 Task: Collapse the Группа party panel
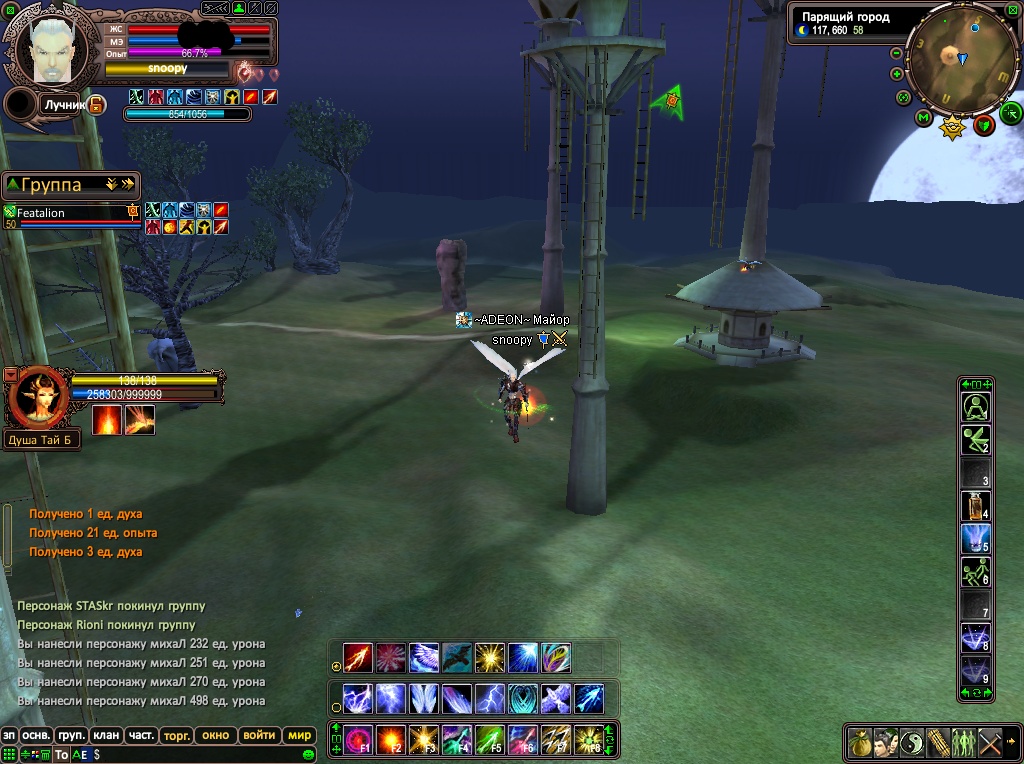coord(13,185)
